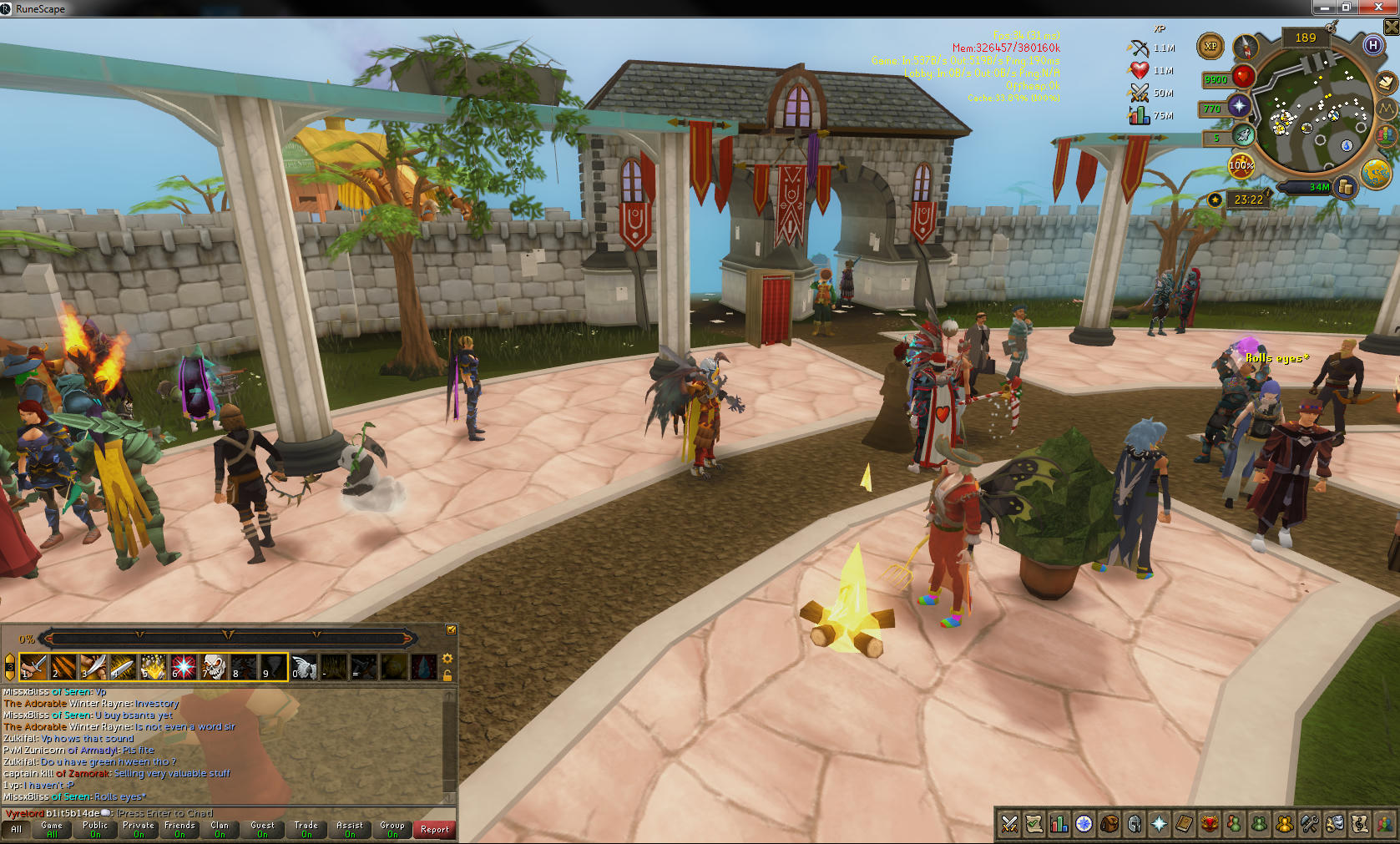Activate the skull ability in slot 7
The height and width of the screenshot is (844, 1400).
pyautogui.click(x=214, y=667)
